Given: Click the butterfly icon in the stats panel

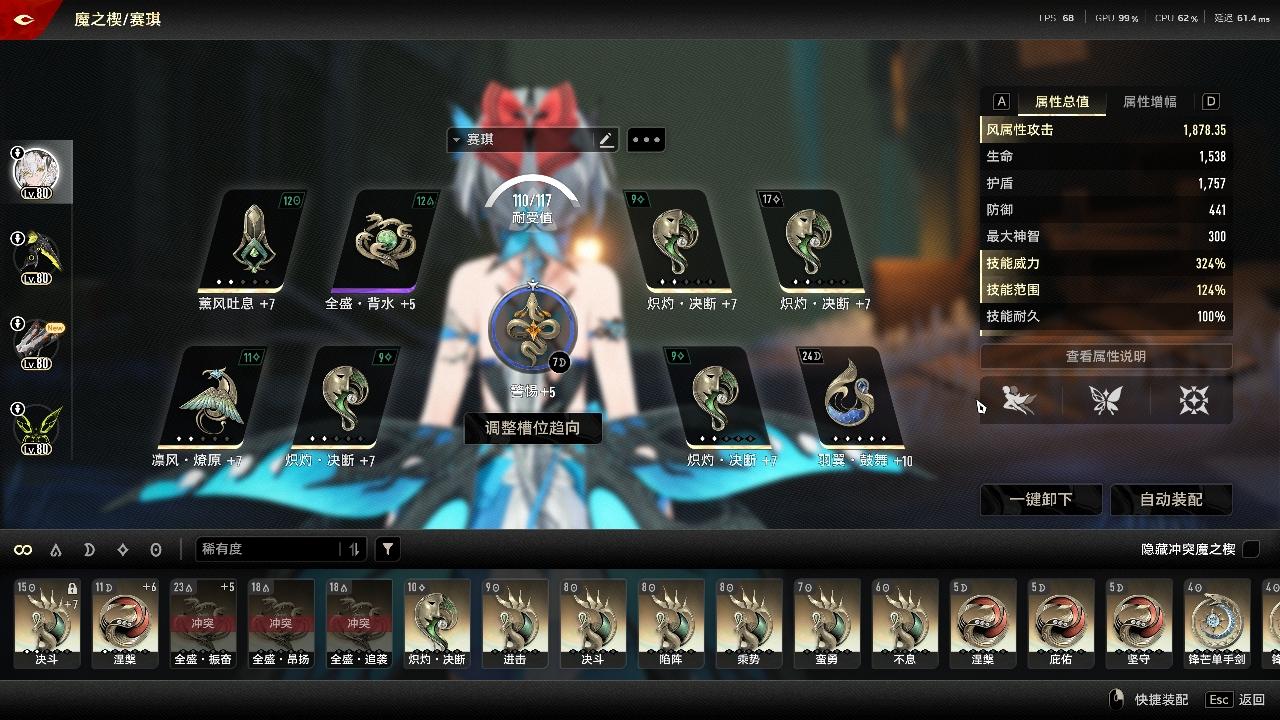Looking at the screenshot, I should (1106, 401).
